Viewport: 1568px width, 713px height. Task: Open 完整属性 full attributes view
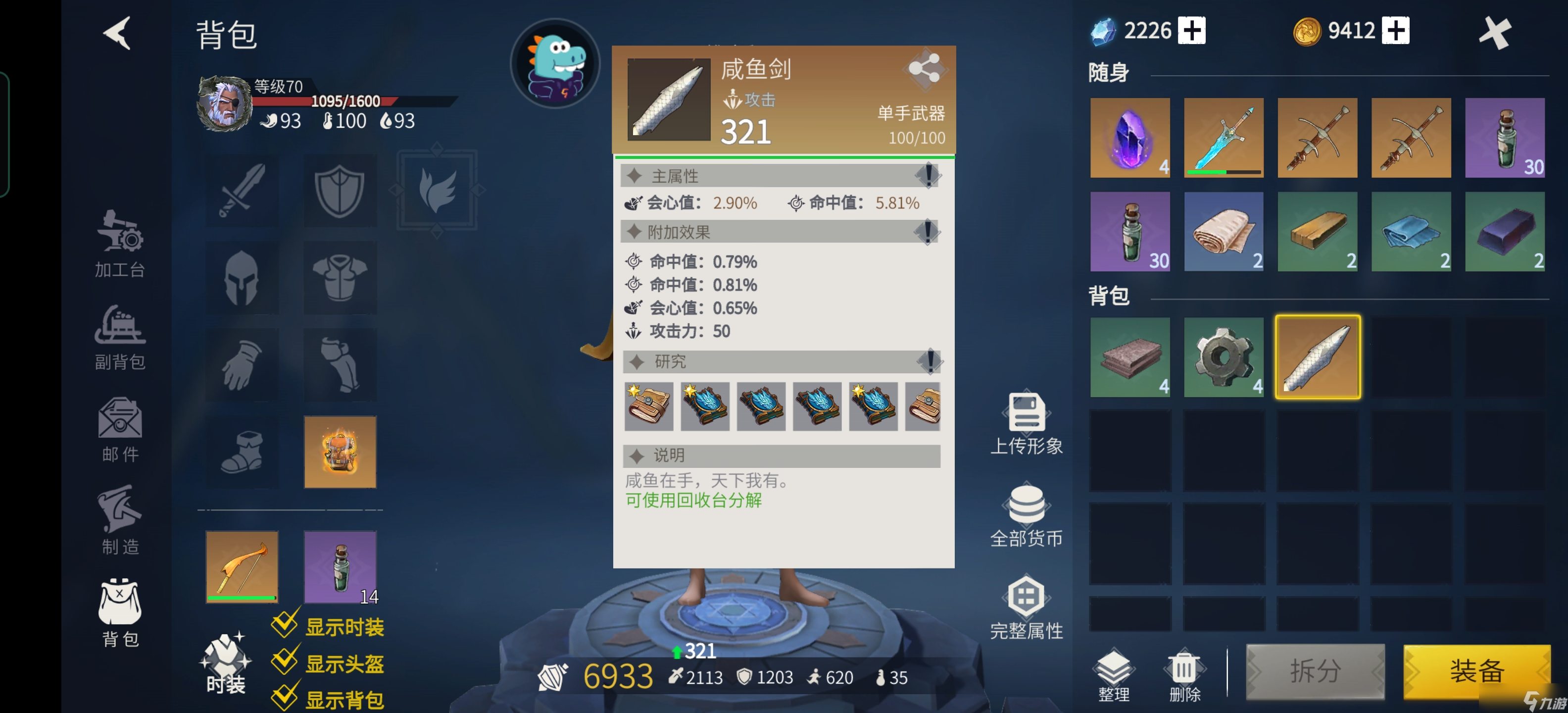tap(1027, 607)
